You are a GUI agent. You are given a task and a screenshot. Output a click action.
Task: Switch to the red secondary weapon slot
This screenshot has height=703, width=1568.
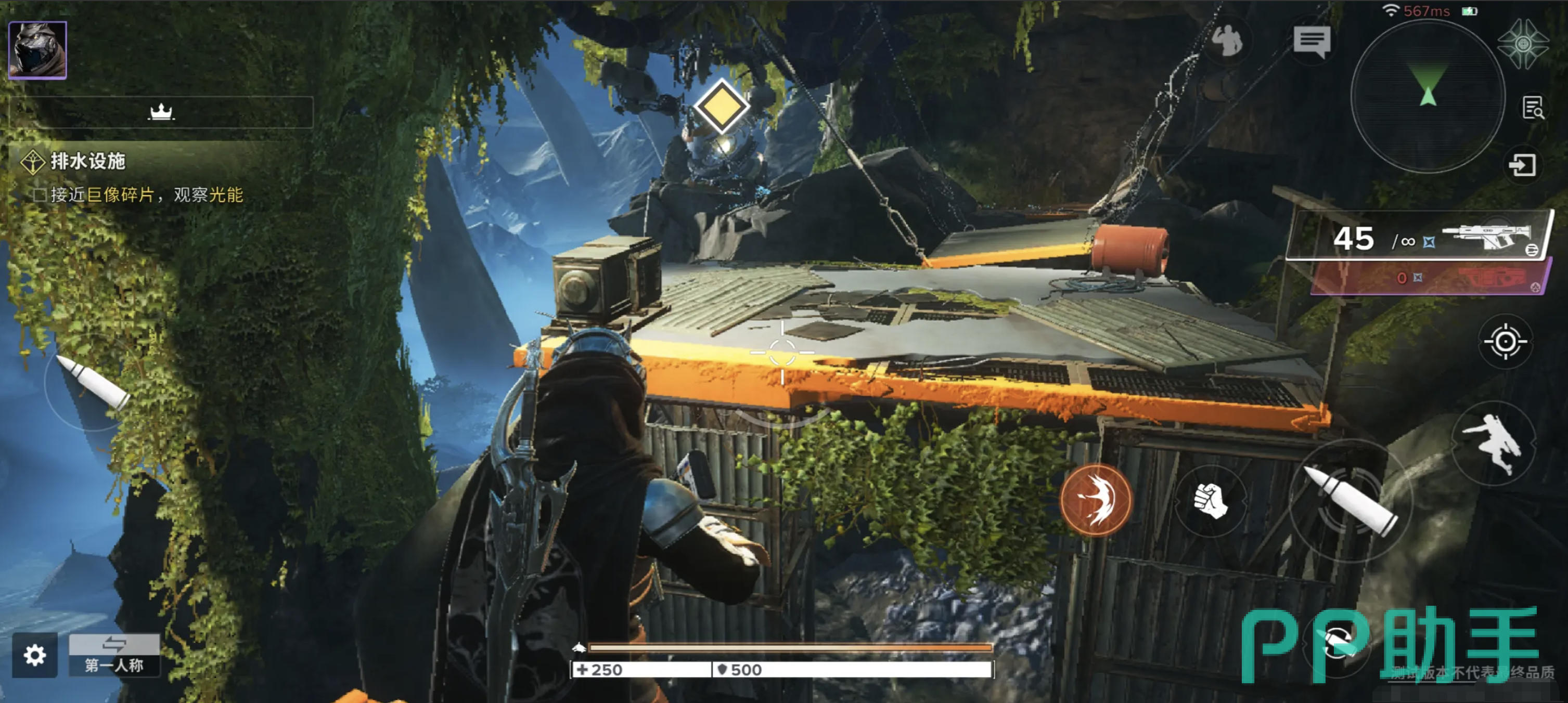point(1431,278)
